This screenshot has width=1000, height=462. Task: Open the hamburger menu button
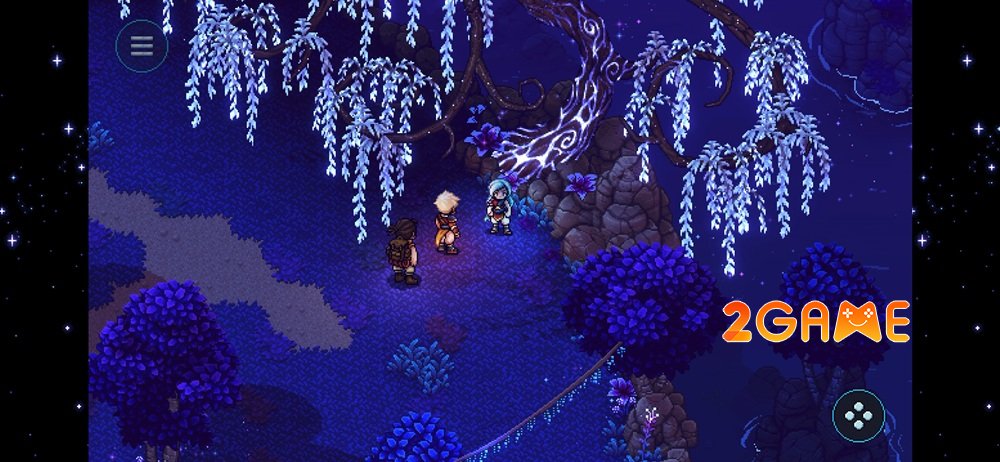coord(141,46)
